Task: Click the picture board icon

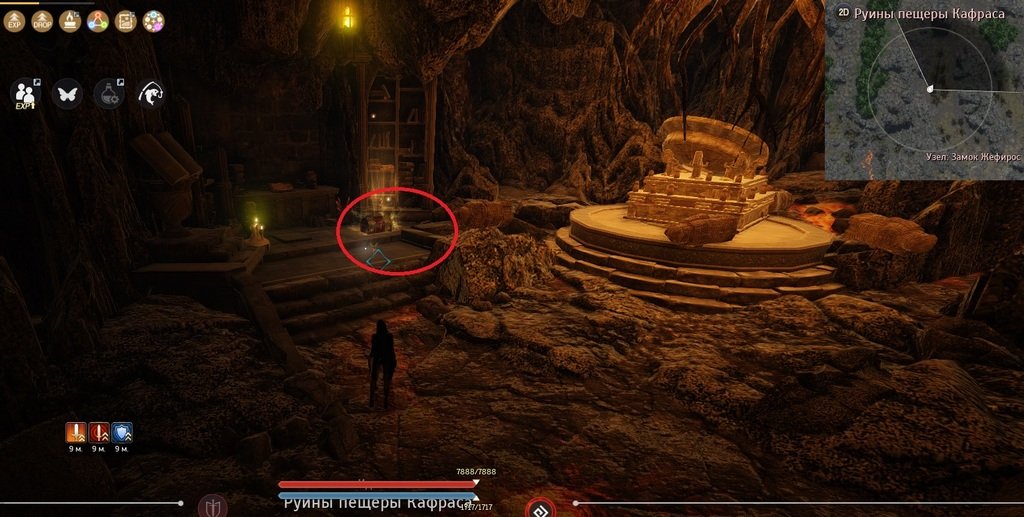Action: click(125, 20)
